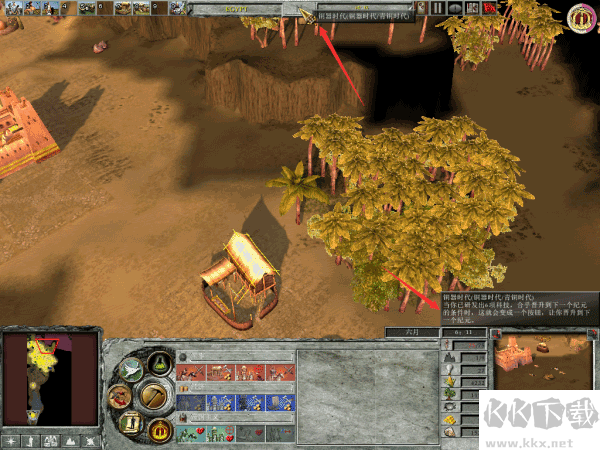Image resolution: width=600 pixels, height=450 pixels.
Task: Select the white dove diplomacy button
Action: (130, 370)
